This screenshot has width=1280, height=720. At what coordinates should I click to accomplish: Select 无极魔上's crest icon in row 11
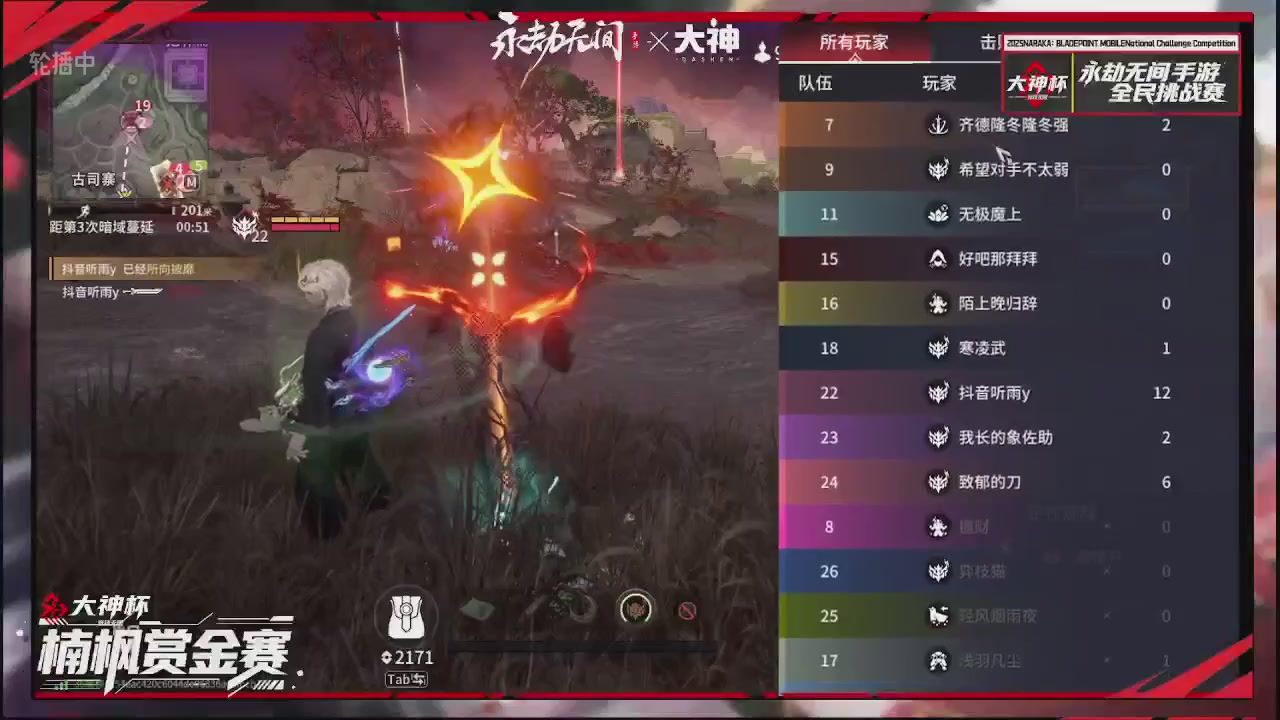[x=937, y=214]
